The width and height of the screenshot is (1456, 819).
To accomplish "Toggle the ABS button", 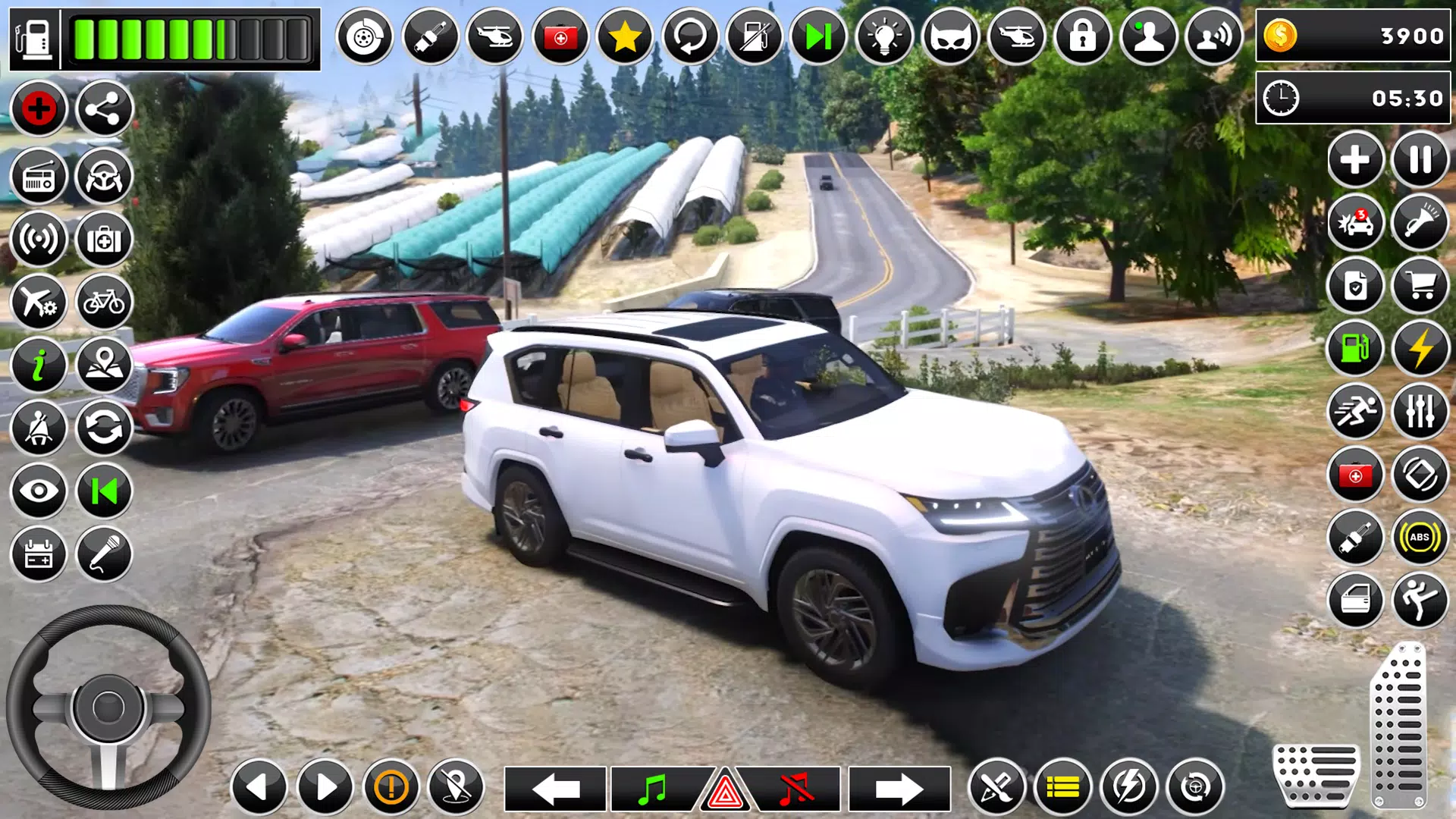I will [x=1420, y=538].
